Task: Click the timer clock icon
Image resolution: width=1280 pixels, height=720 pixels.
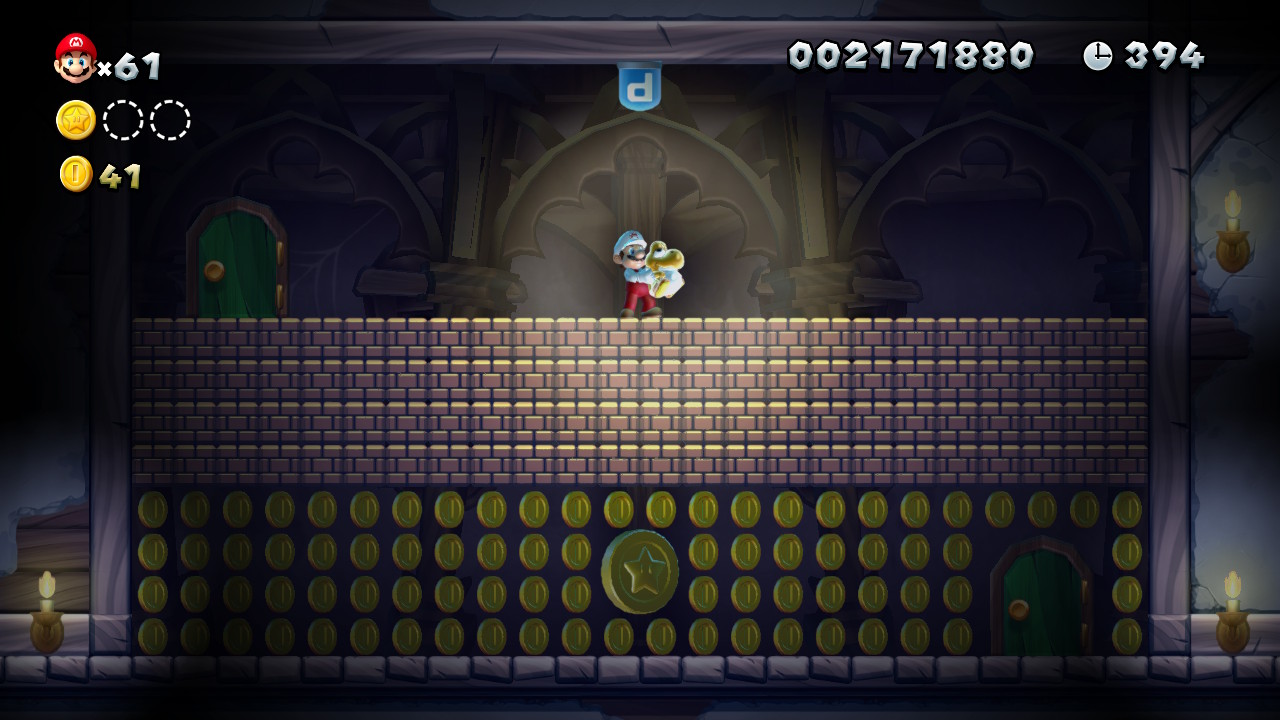Action: (1097, 55)
